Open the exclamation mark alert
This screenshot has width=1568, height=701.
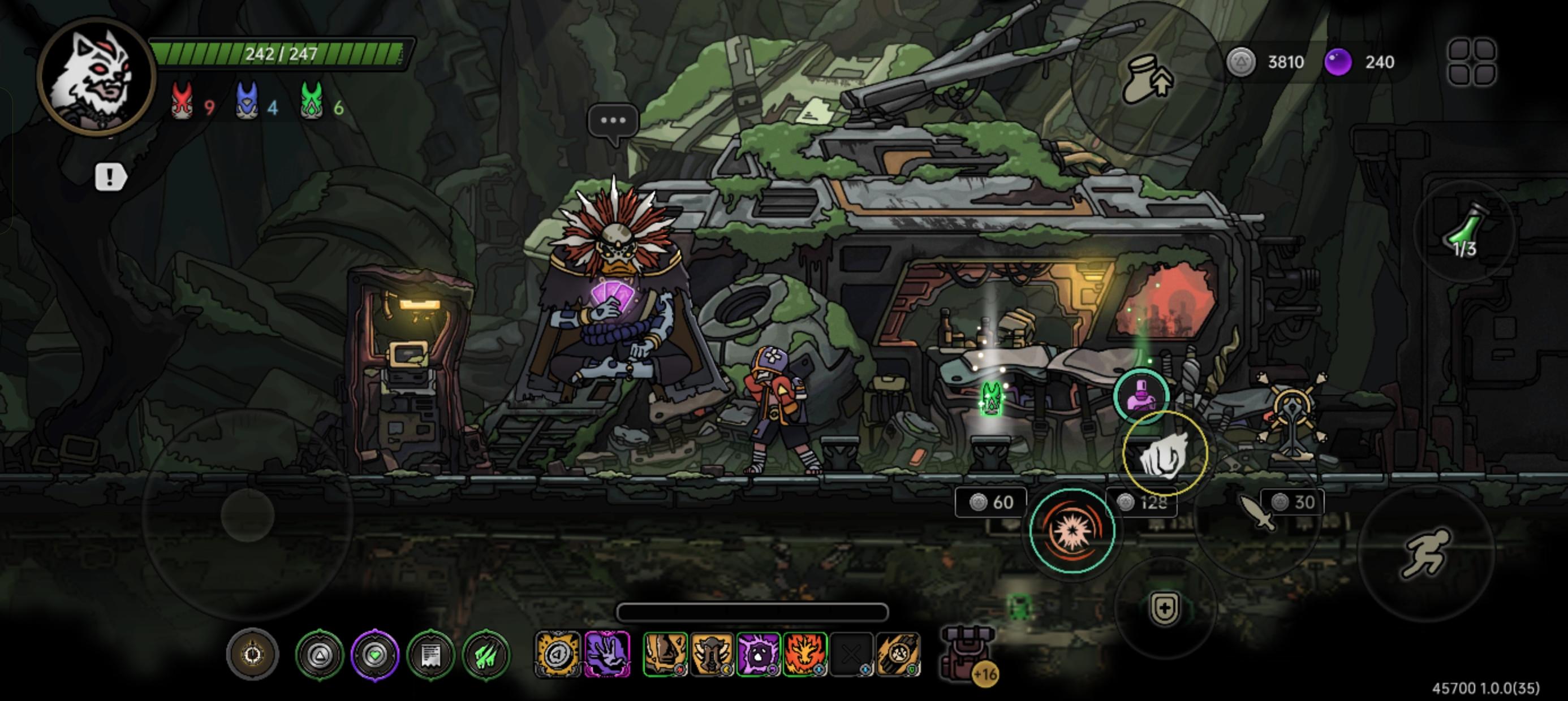click(110, 178)
